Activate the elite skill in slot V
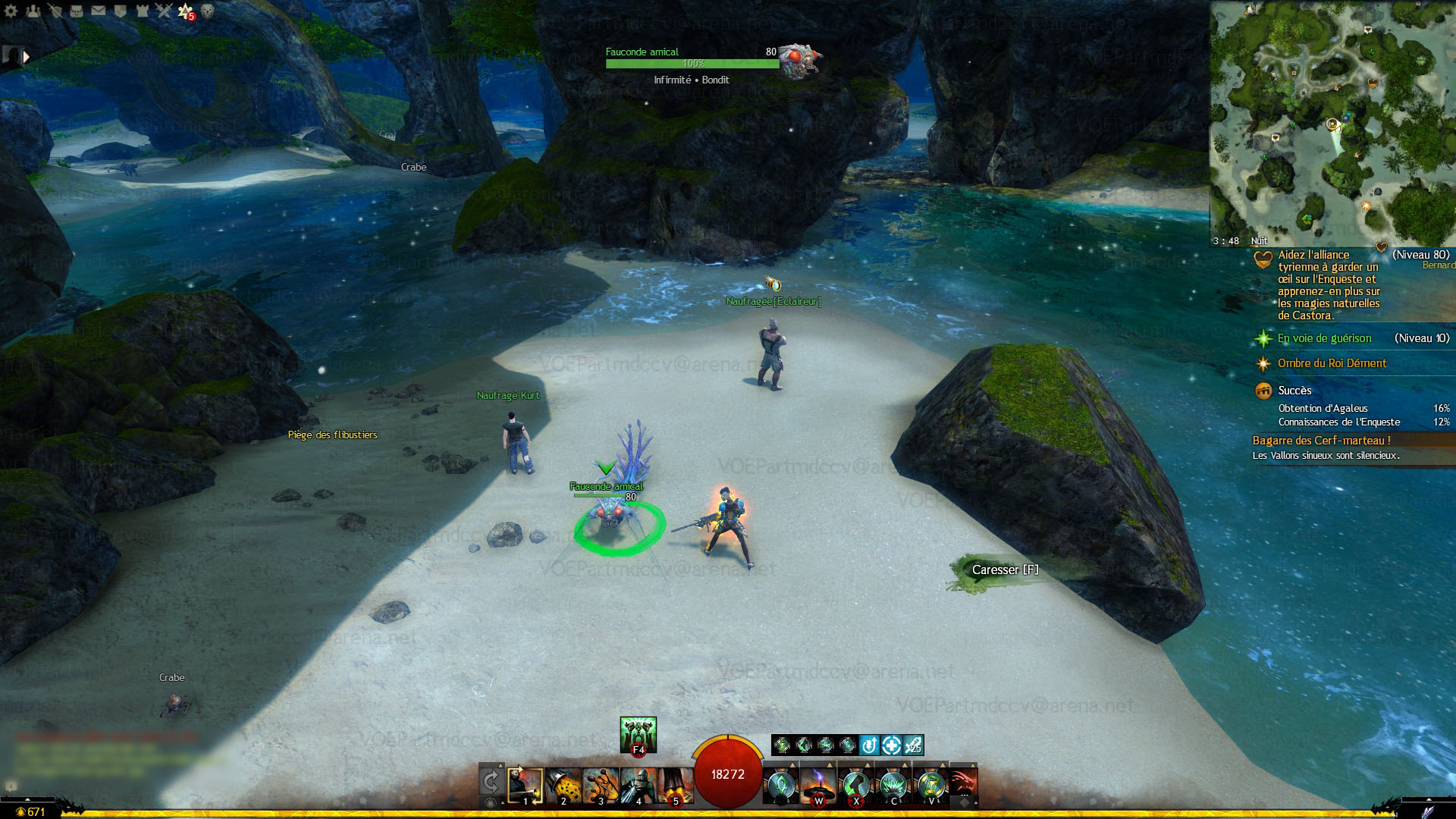The width and height of the screenshot is (1456, 819). pos(930,786)
